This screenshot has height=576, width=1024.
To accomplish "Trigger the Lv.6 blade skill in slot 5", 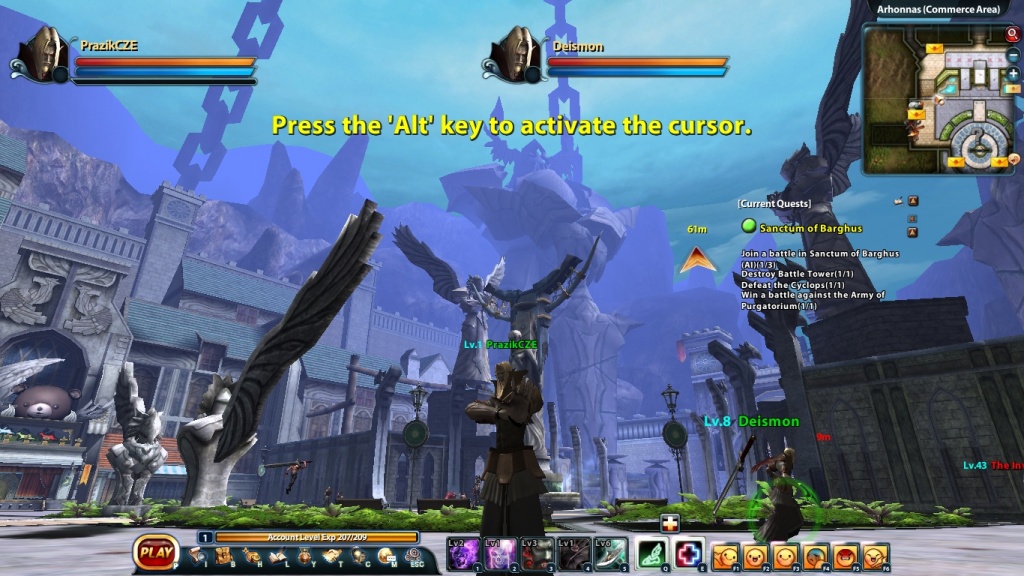I will [610, 552].
